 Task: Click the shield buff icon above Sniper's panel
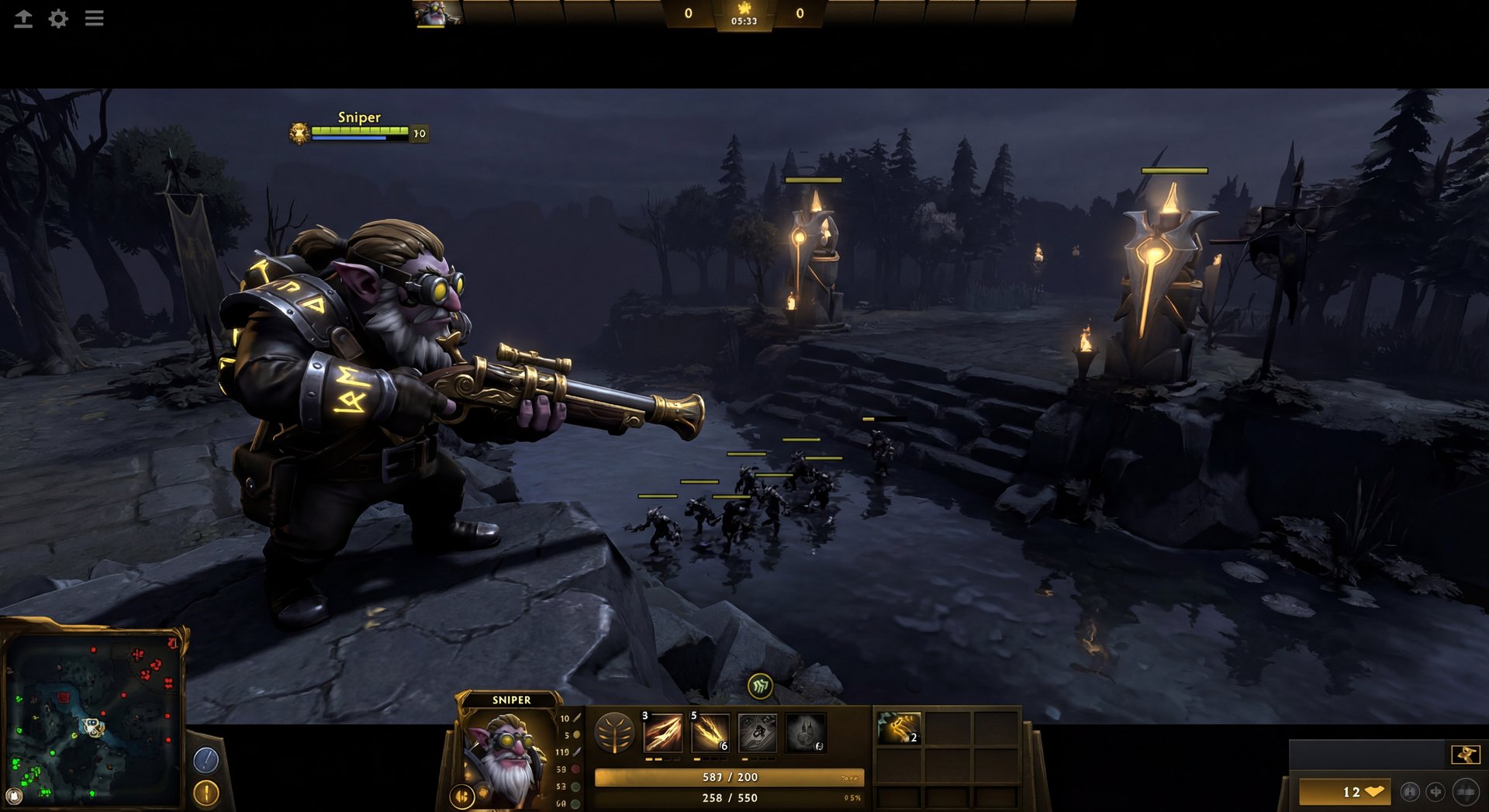760,686
